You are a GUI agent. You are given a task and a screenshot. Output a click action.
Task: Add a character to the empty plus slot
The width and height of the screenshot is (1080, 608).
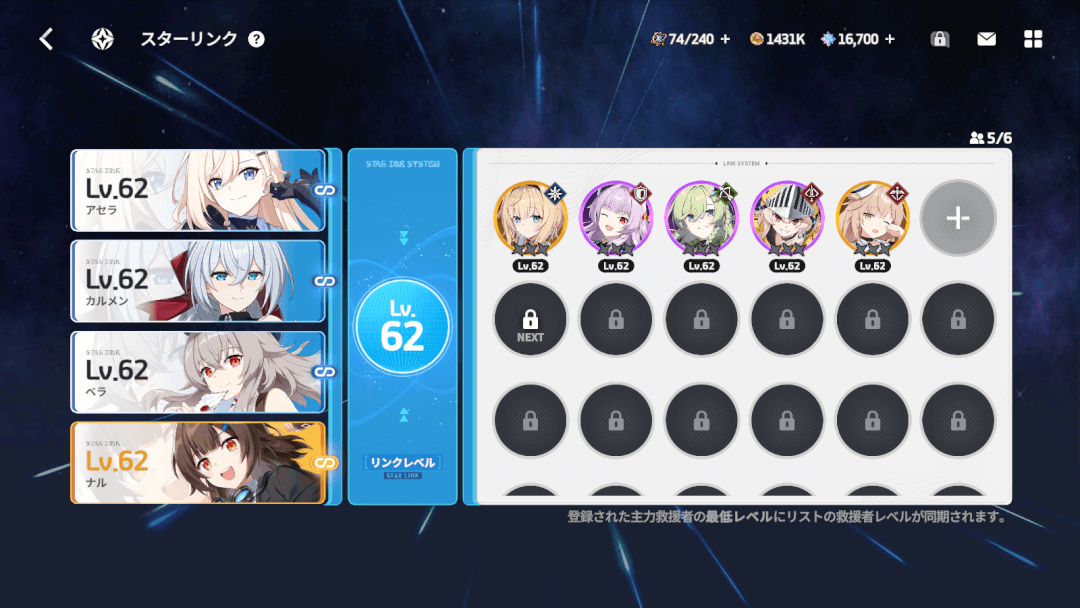click(x=957, y=218)
